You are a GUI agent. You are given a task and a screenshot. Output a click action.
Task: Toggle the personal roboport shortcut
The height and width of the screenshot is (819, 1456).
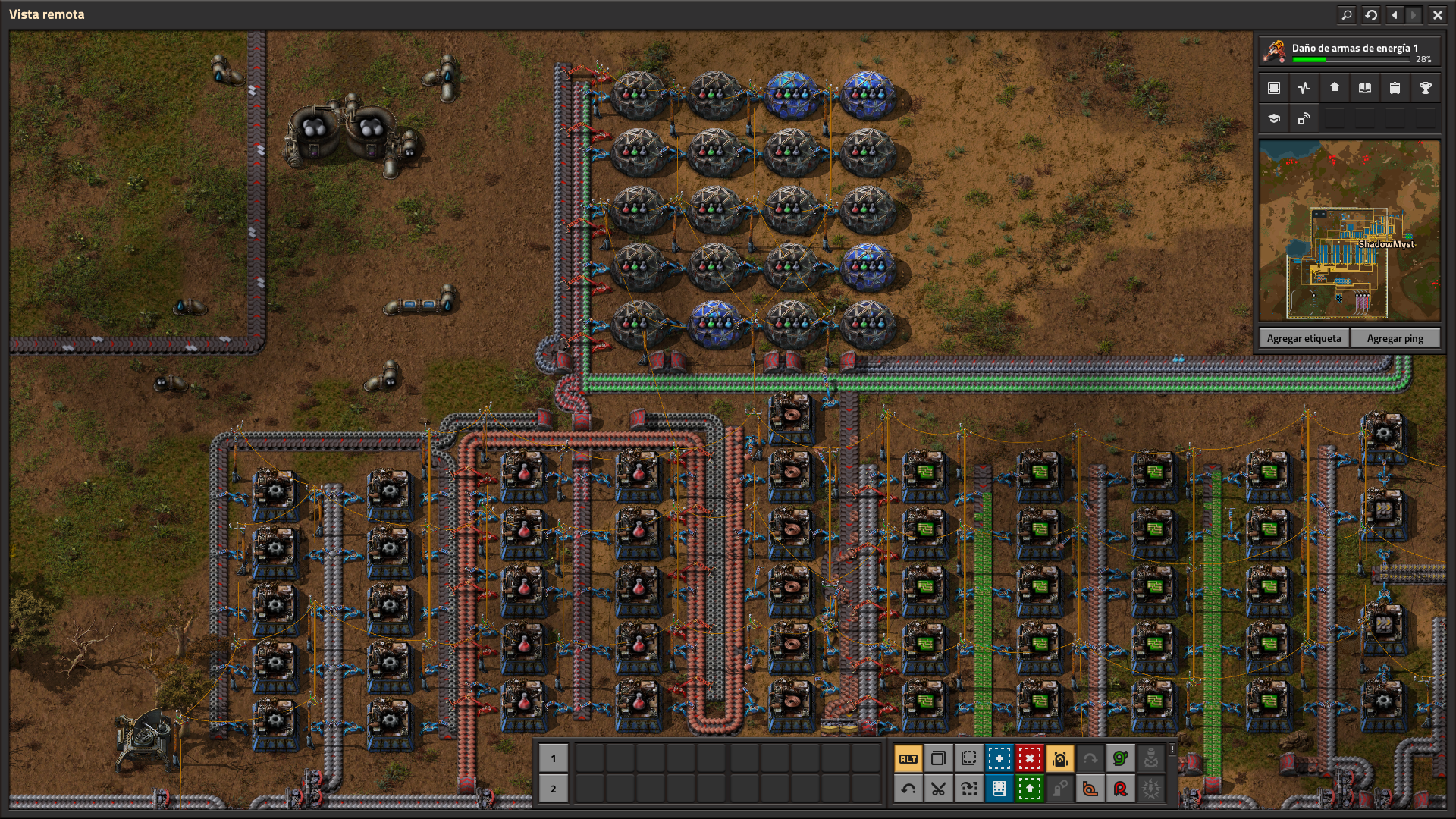pyautogui.click(x=1059, y=758)
